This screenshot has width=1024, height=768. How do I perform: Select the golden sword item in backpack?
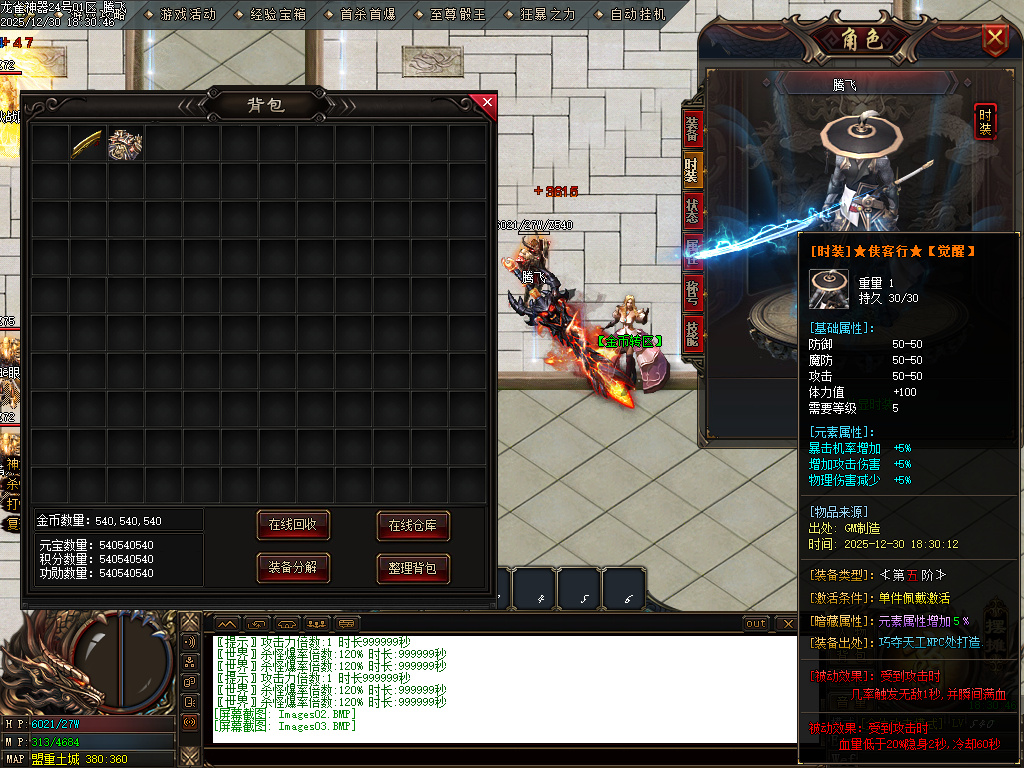(x=87, y=144)
